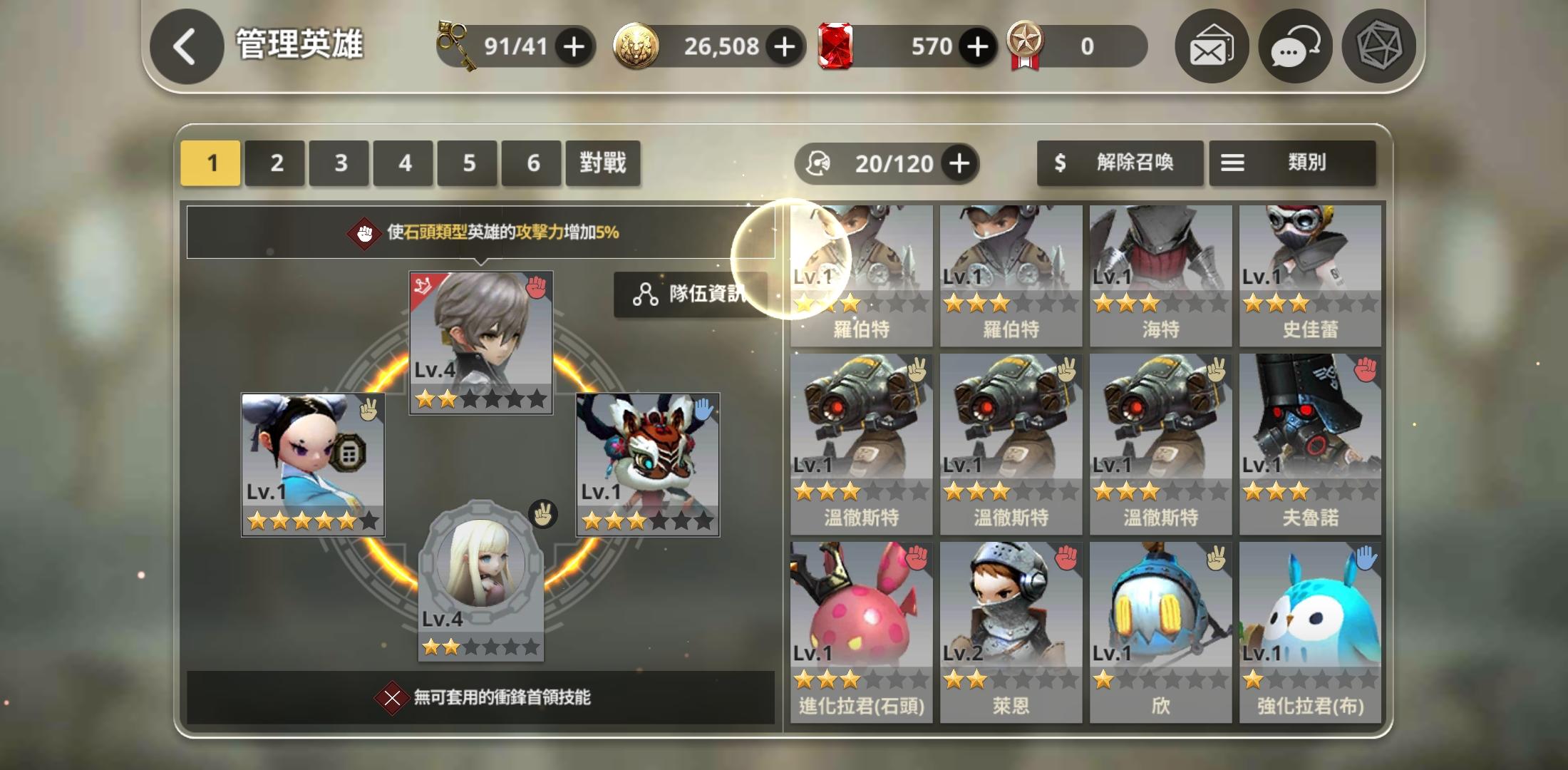The image size is (1568, 770).
Task: Switch to the 對戰 tab
Action: pos(603,163)
